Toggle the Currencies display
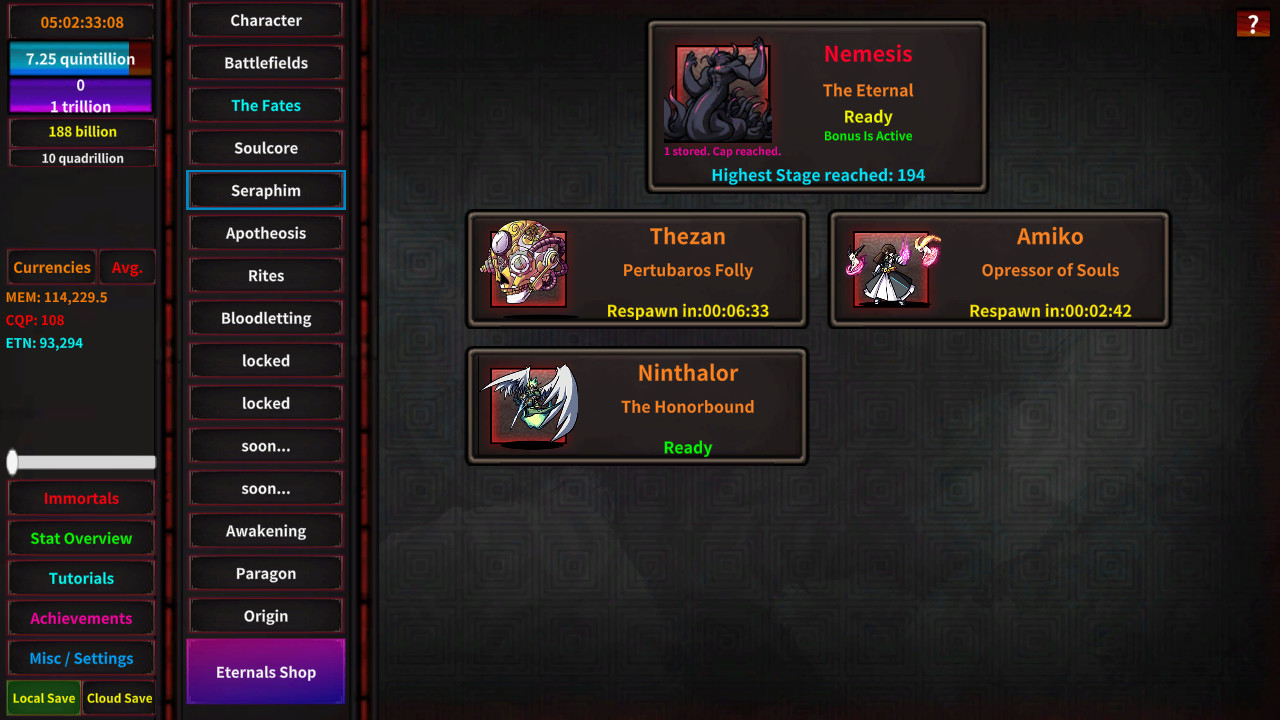The width and height of the screenshot is (1280, 720). point(51,267)
